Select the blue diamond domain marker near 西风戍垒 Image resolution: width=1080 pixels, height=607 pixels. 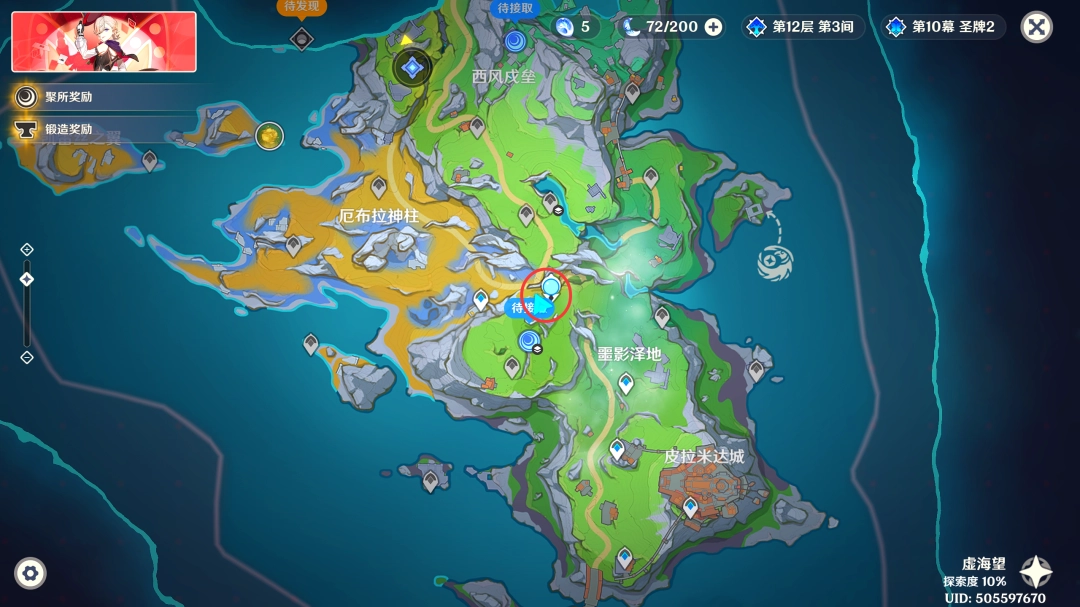coord(411,69)
